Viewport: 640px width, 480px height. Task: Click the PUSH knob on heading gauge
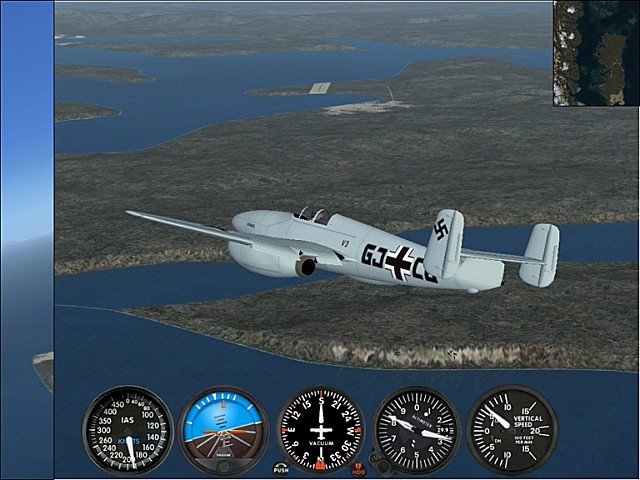pos(281,468)
